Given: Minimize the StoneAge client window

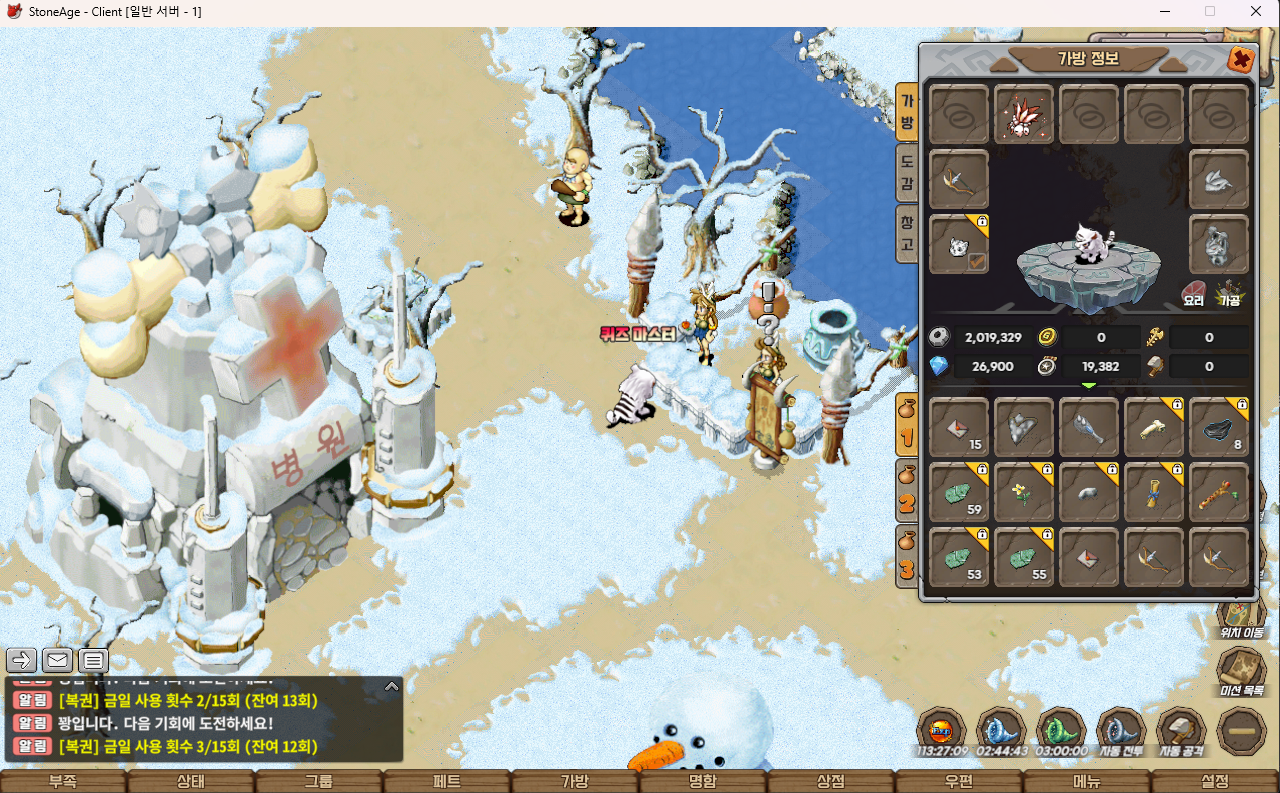Looking at the screenshot, I should (x=1164, y=11).
